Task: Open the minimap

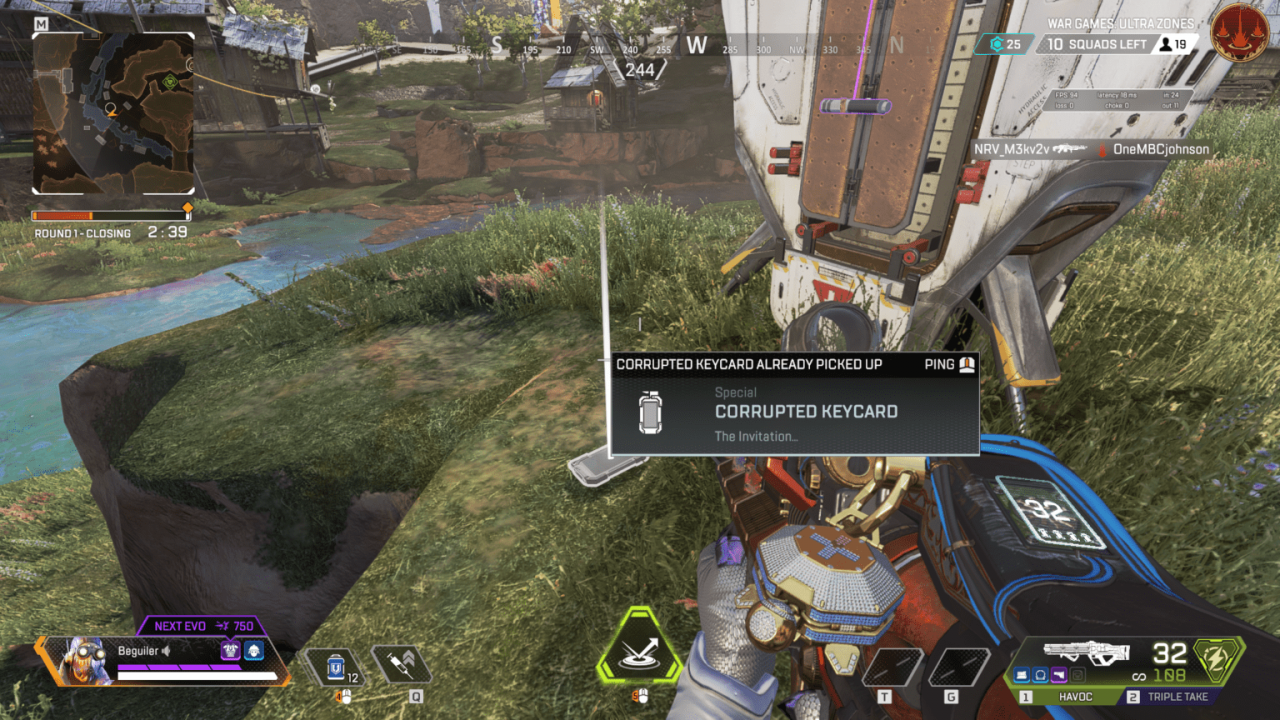Action: click(113, 112)
